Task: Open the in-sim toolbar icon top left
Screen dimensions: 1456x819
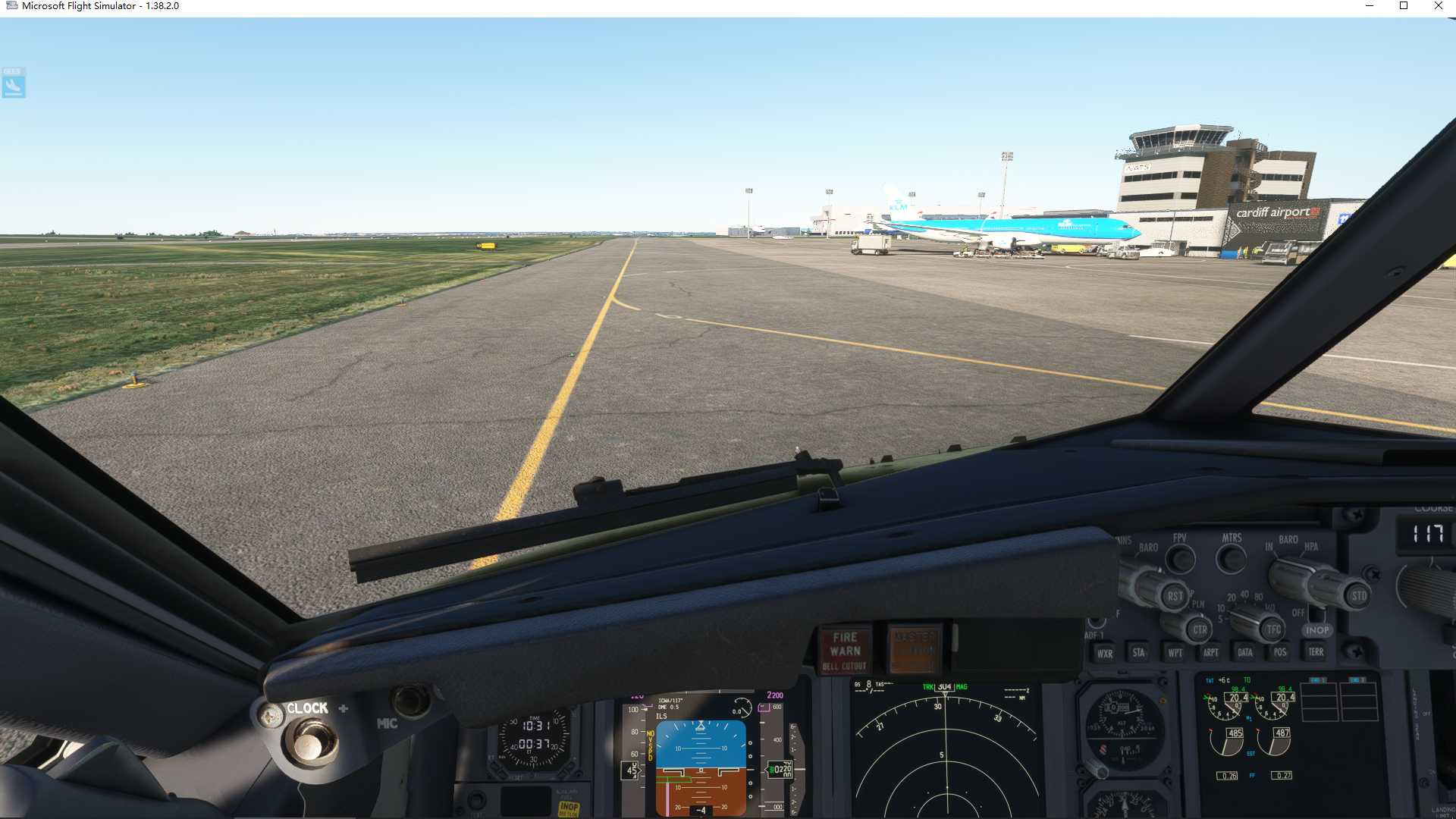Action: [12, 83]
